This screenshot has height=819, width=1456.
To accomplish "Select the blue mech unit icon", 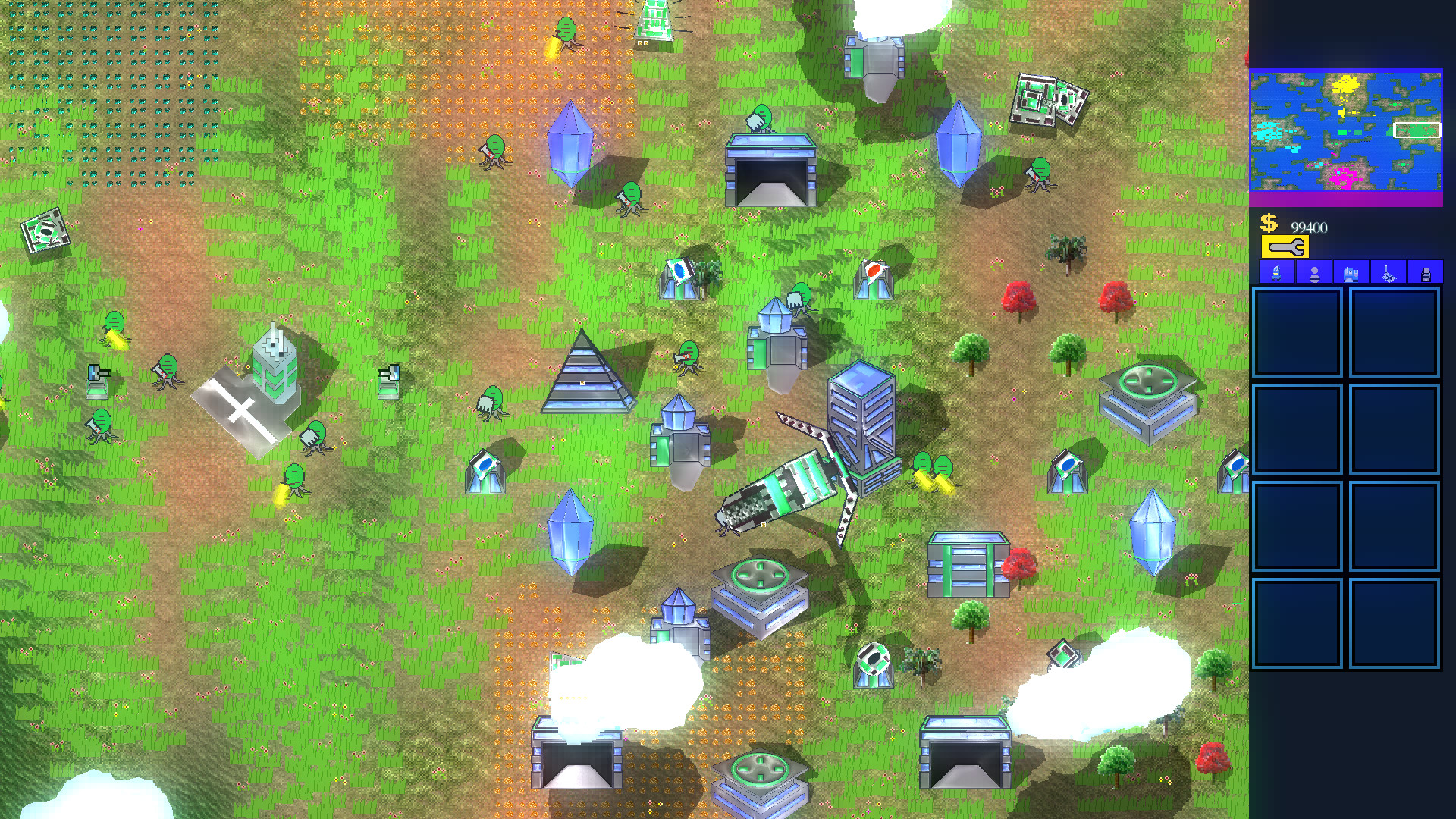I will pos(1276,275).
